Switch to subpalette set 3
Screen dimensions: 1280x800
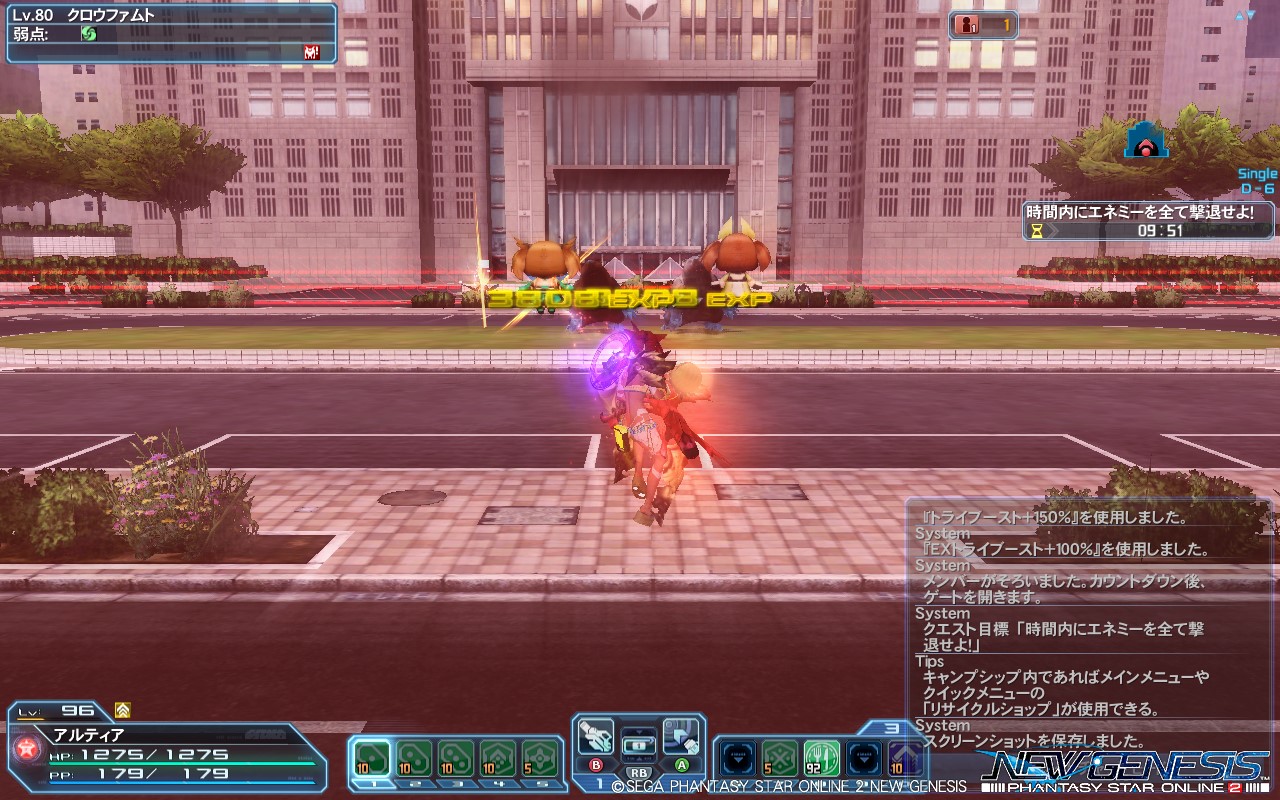892,728
